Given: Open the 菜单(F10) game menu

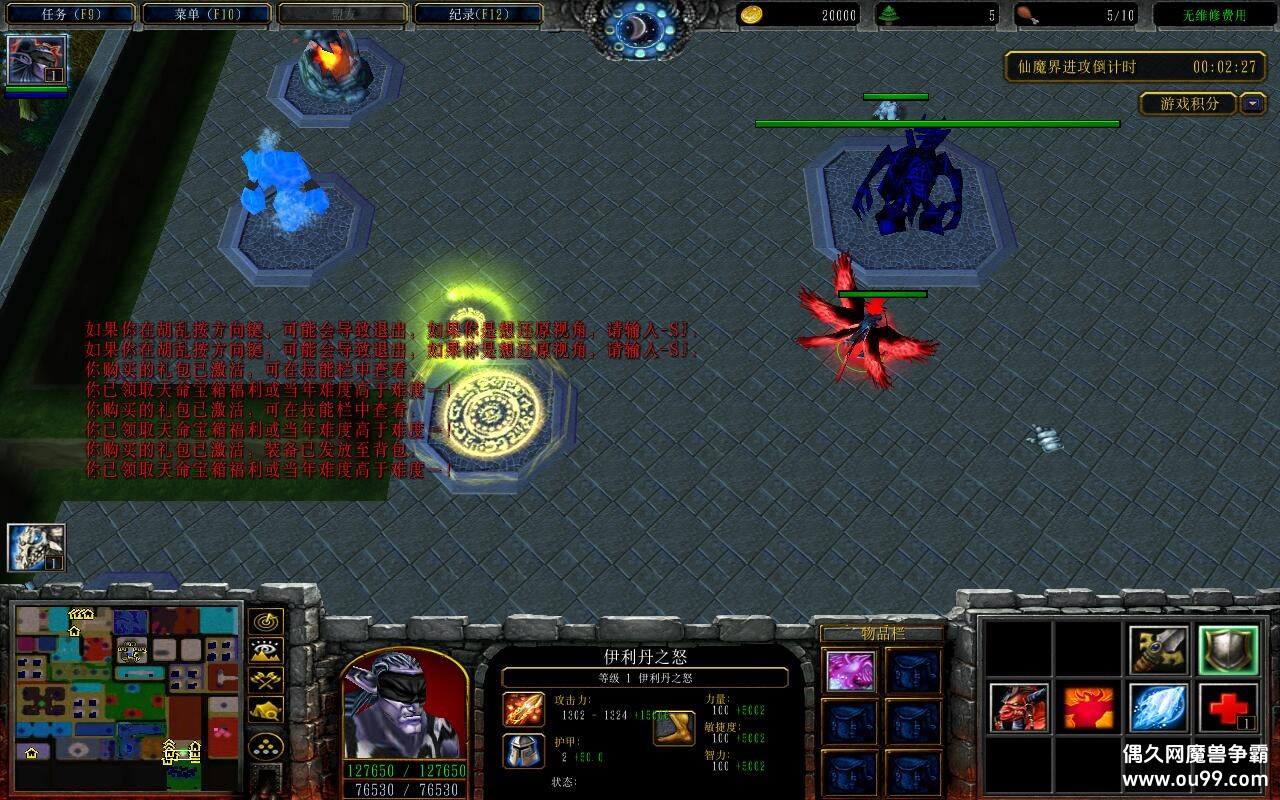Looking at the screenshot, I should click(203, 12).
